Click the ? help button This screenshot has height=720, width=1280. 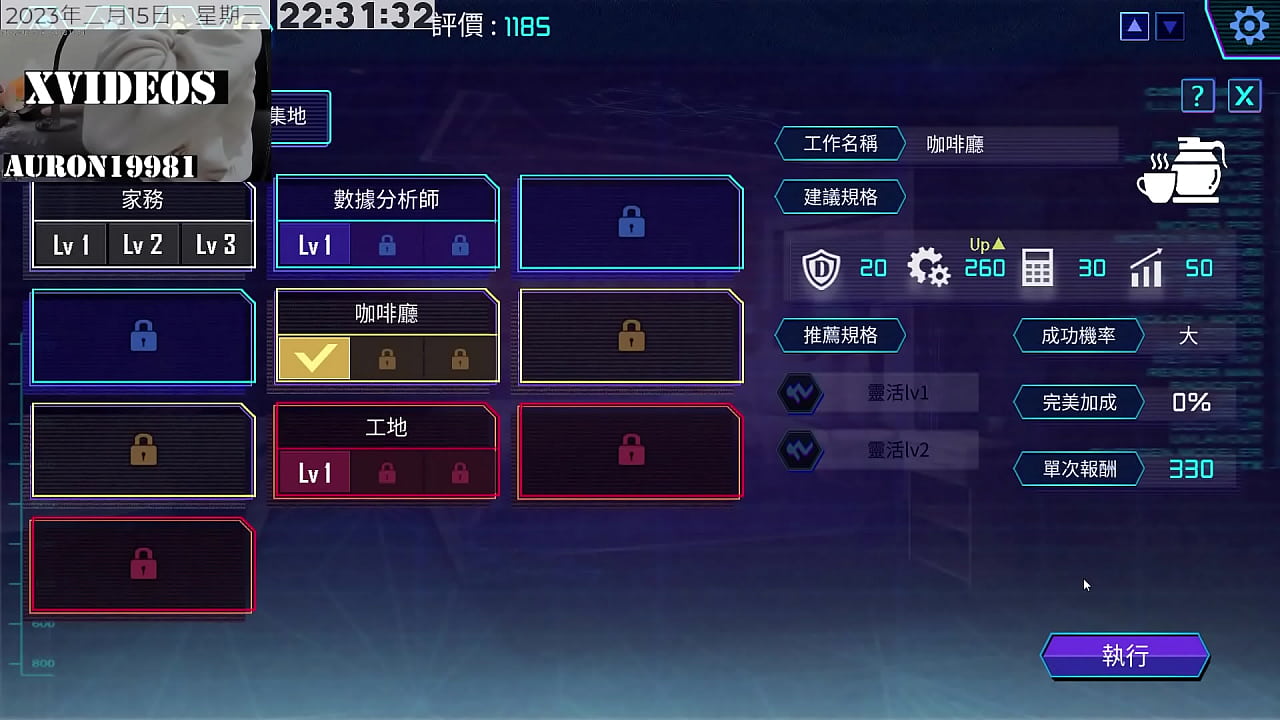1197,96
